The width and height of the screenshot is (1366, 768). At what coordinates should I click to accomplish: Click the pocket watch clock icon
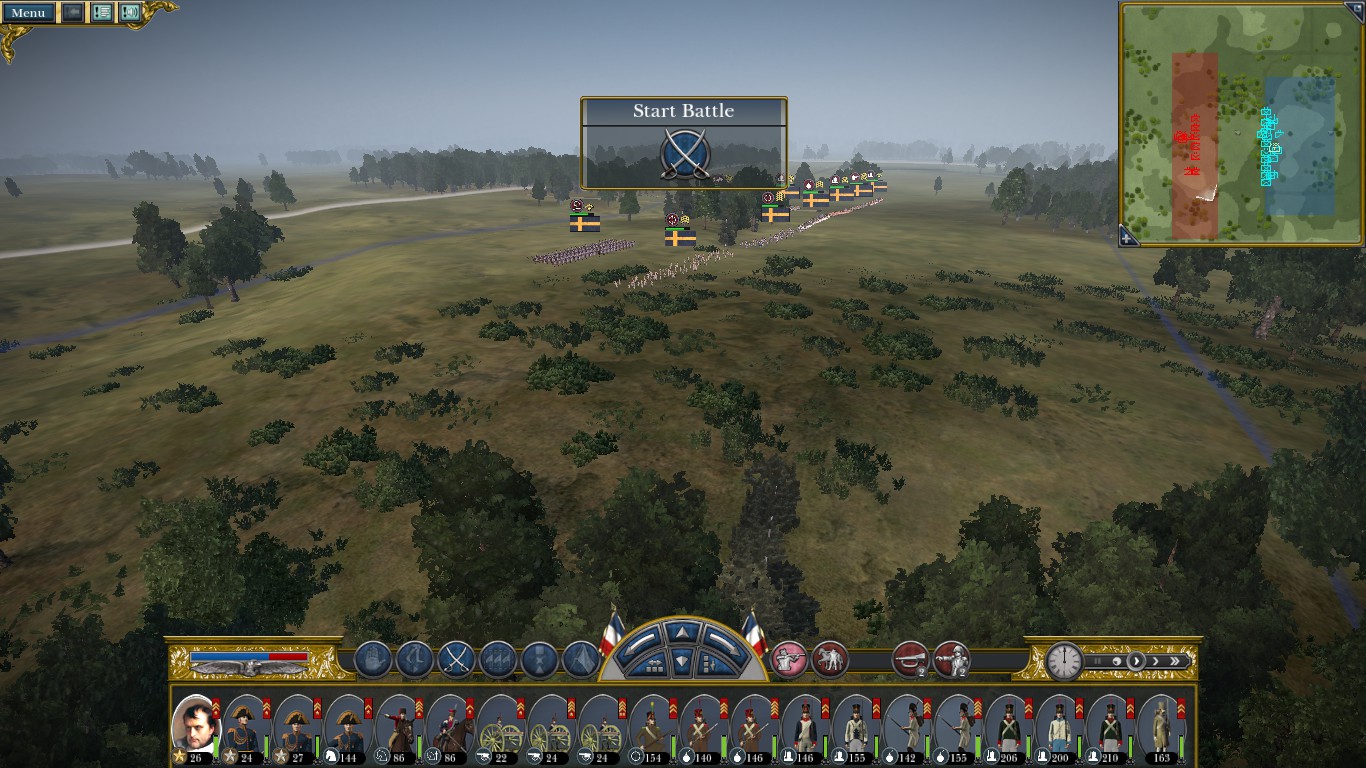pos(1064,661)
